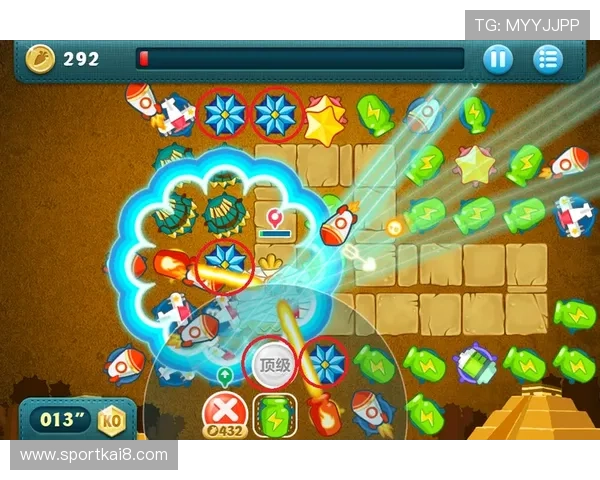600x480 pixels.
Task: Select the green battery tower with dashed outline
Action: [273, 416]
